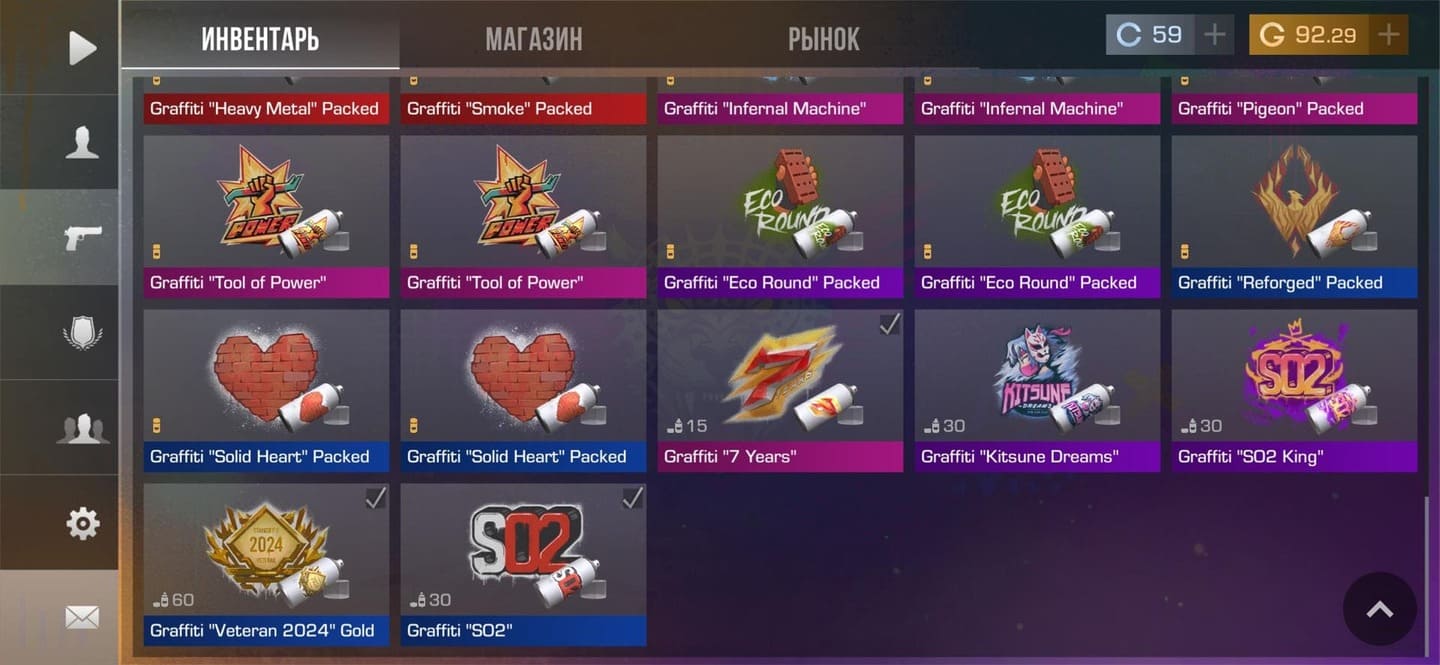Open the Рынок tab
Image resolution: width=1440 pixels, height=665 pixels.
coord(823,39)
